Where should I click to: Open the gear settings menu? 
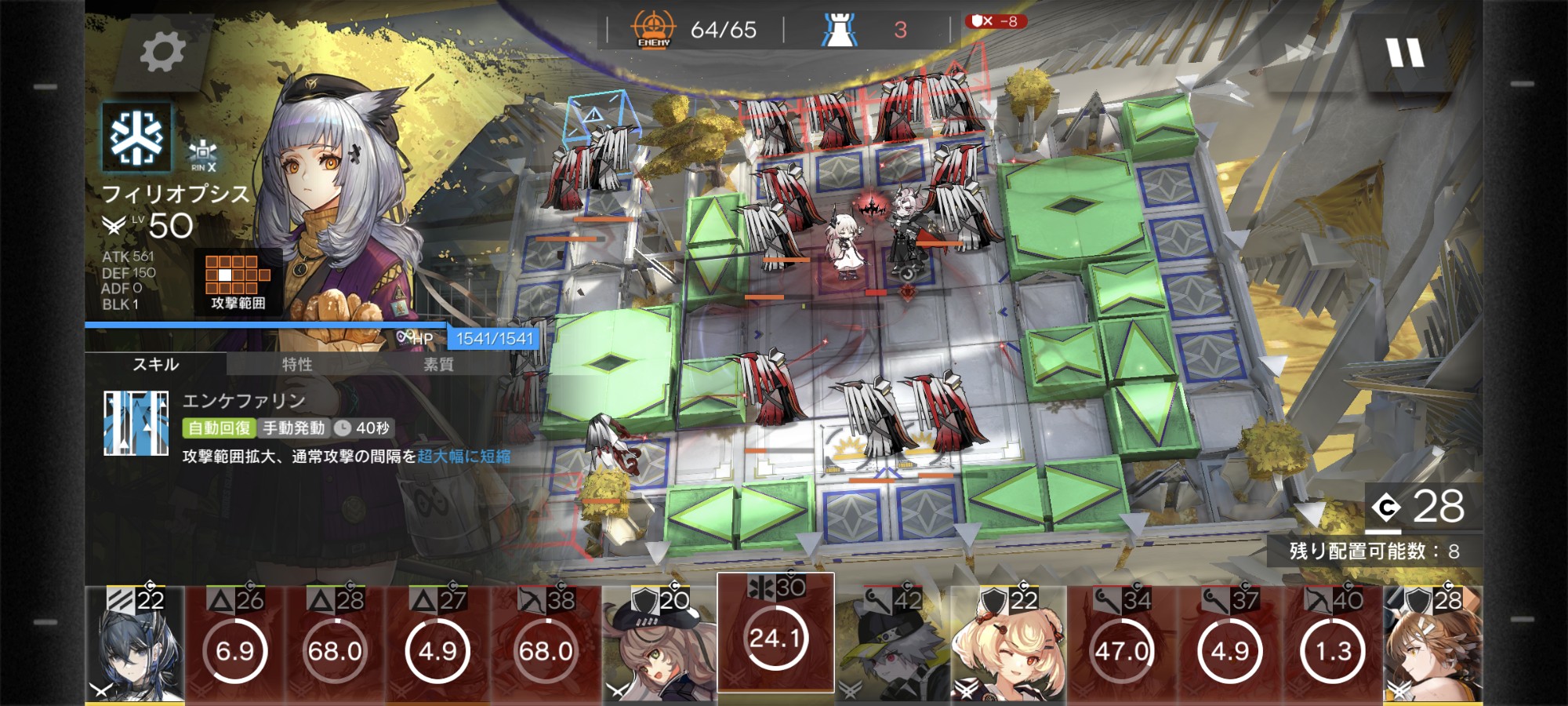[x=162, y=53]
